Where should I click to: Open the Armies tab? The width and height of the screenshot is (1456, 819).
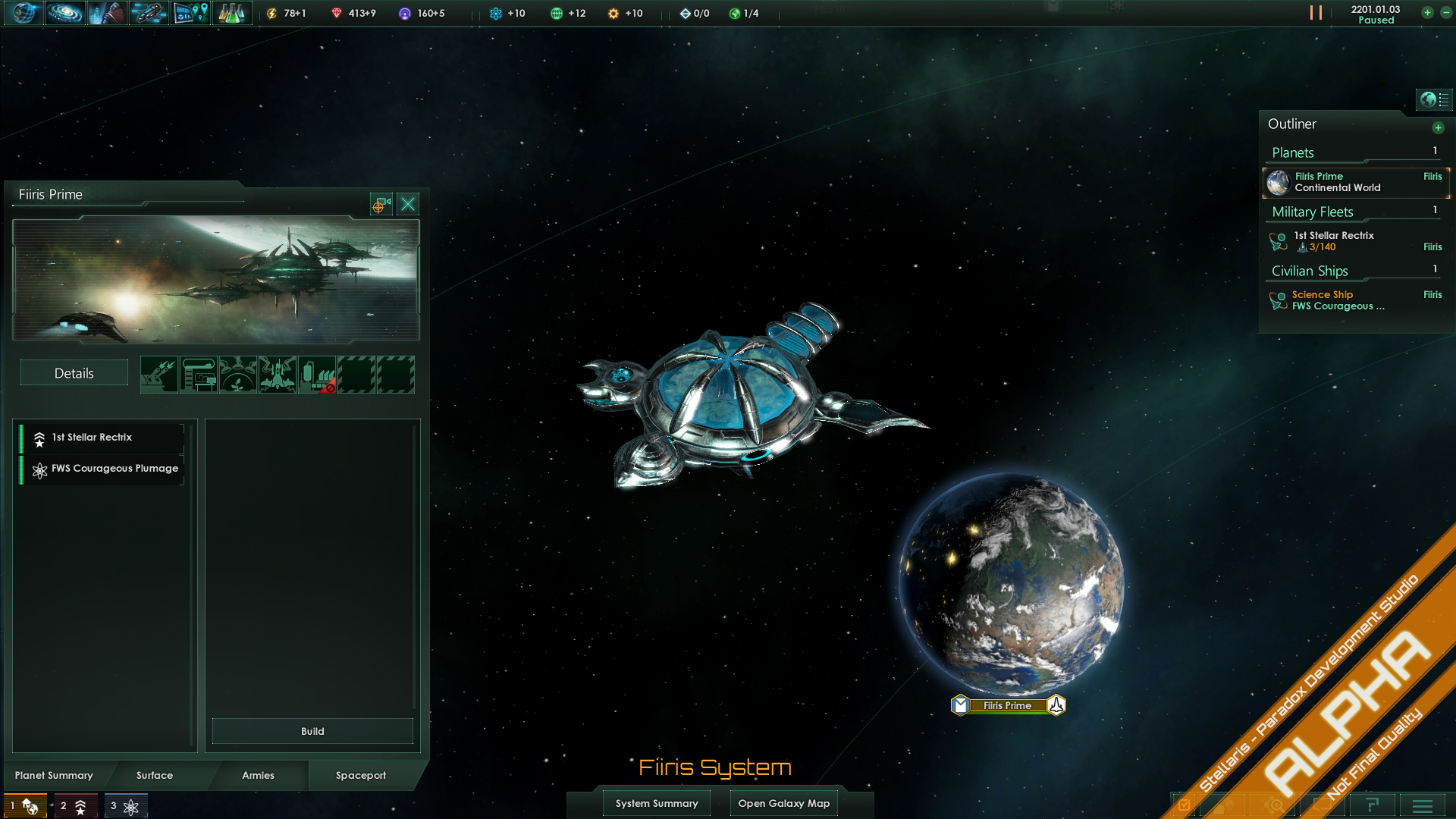tap(258, 775)
